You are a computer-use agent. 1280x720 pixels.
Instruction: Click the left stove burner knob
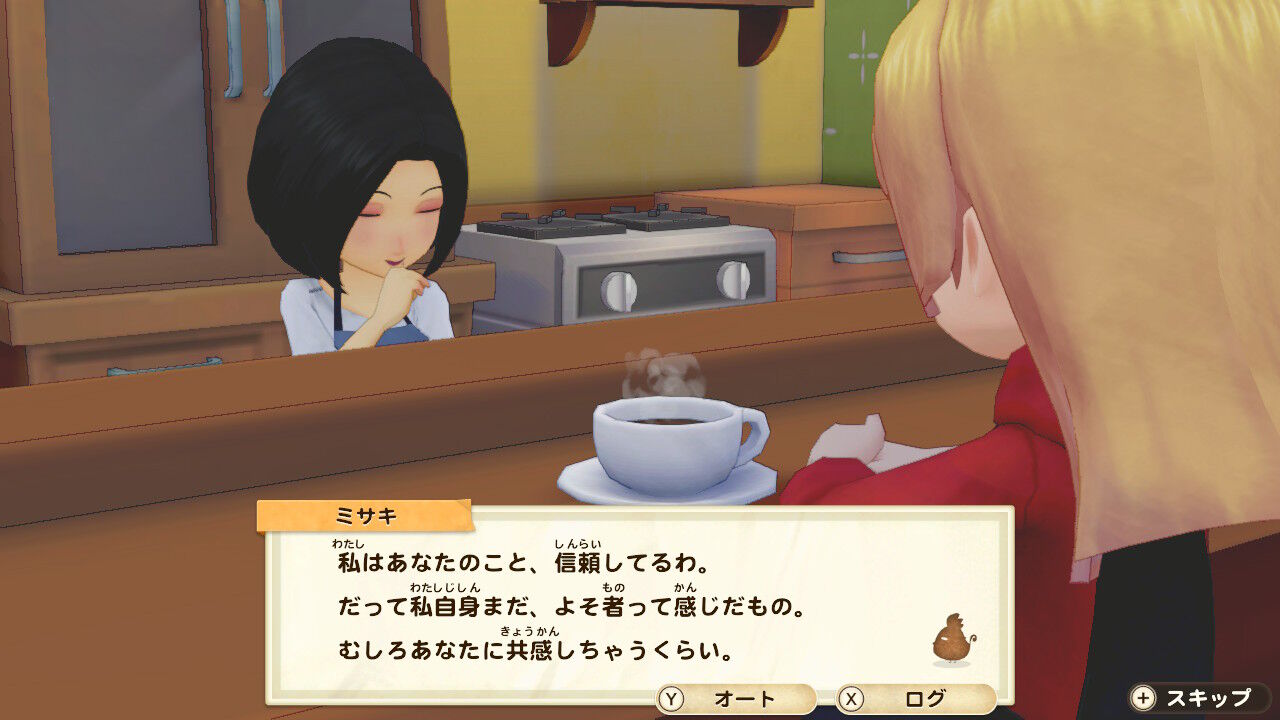(618, 291)
